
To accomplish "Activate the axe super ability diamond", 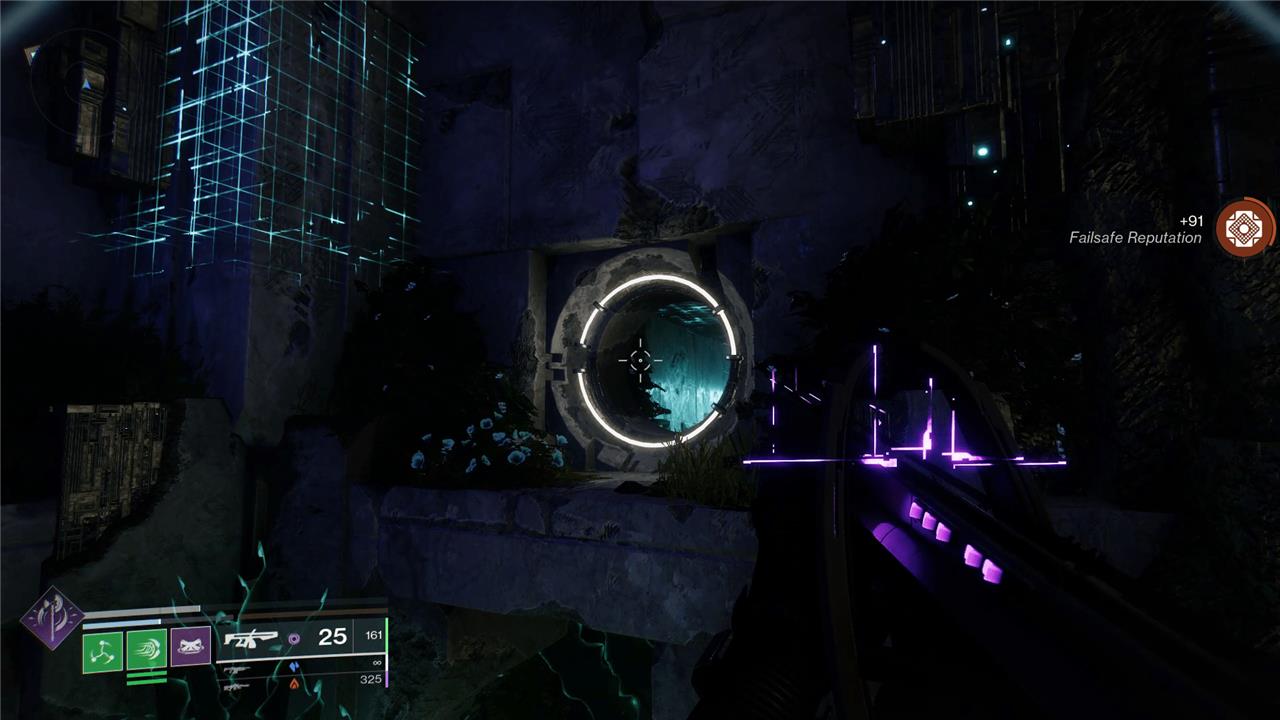I will [53, 617].
